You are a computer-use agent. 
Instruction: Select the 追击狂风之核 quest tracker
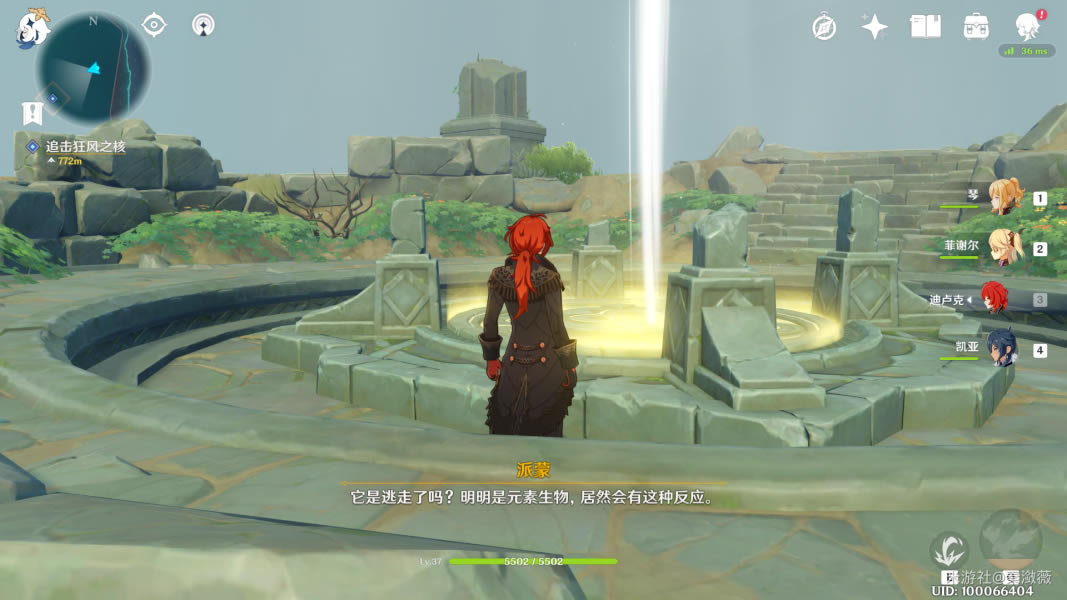[x=85, y=147]
